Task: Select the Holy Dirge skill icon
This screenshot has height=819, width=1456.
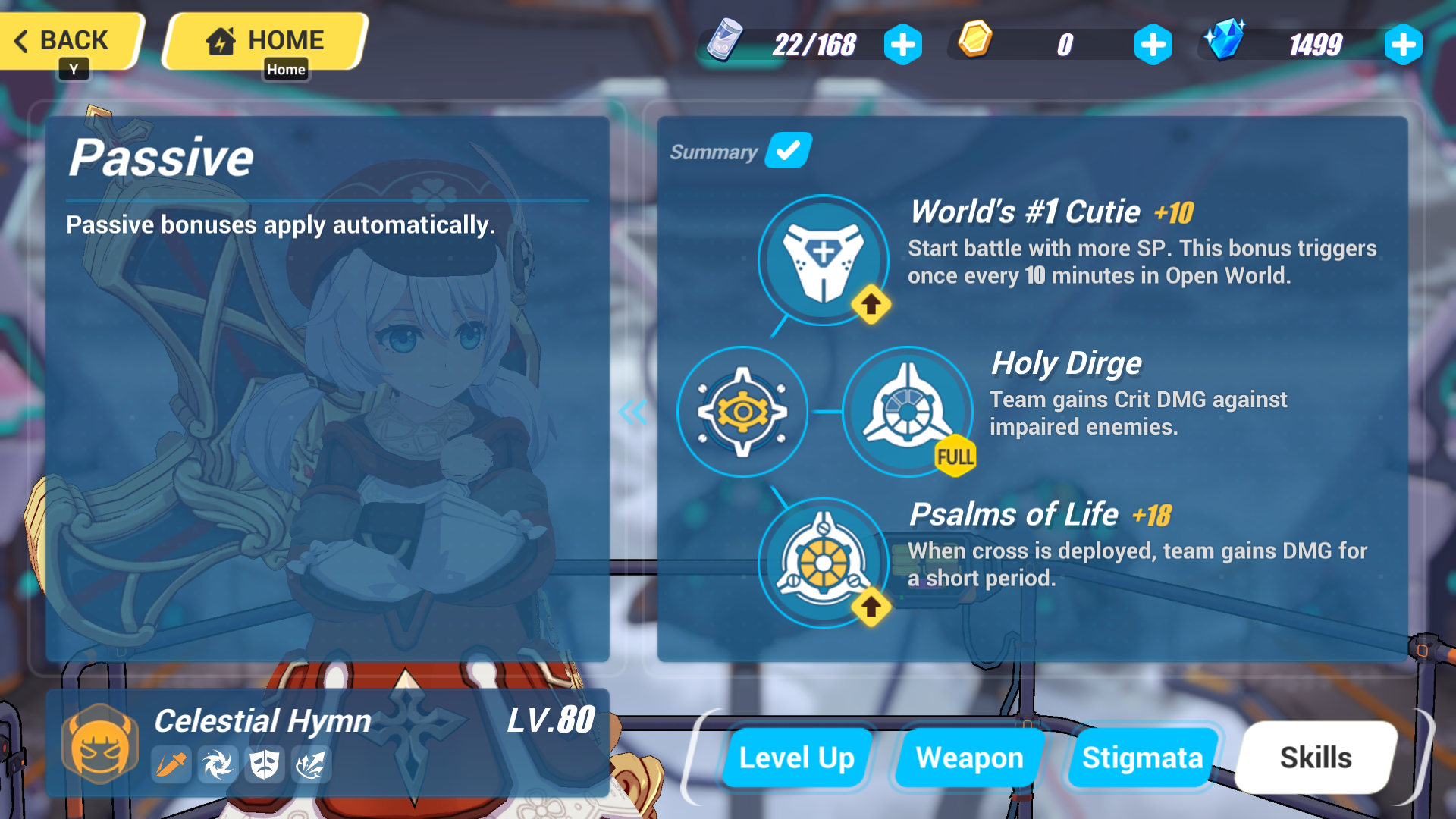Action: tap(907, 413)
